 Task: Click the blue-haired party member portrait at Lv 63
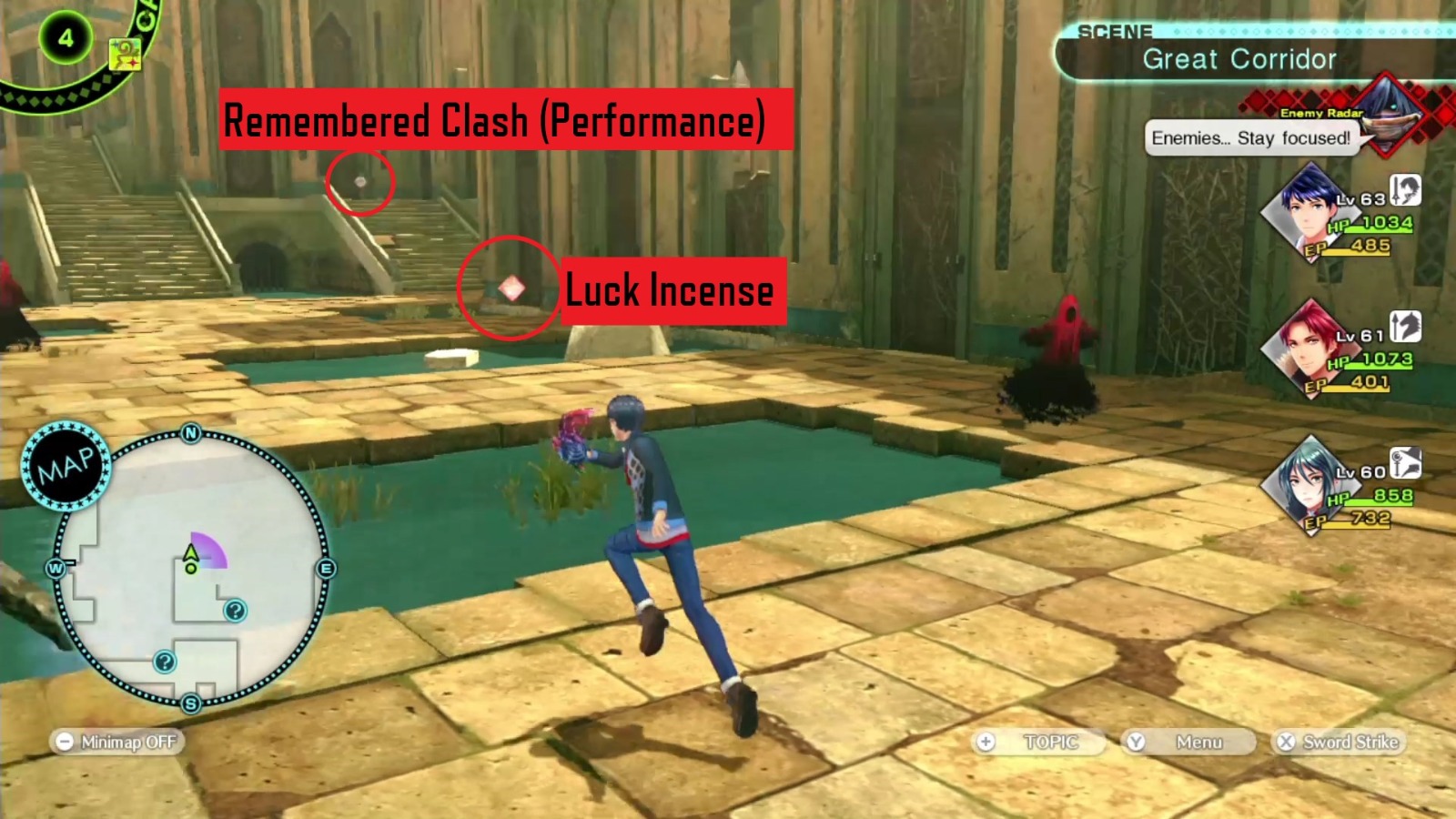(1311, 209)
